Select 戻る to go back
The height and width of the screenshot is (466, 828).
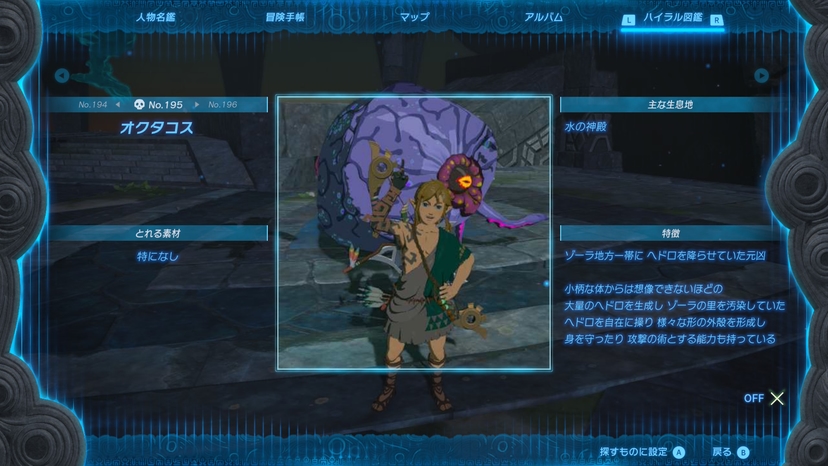[x=731, y=452]
